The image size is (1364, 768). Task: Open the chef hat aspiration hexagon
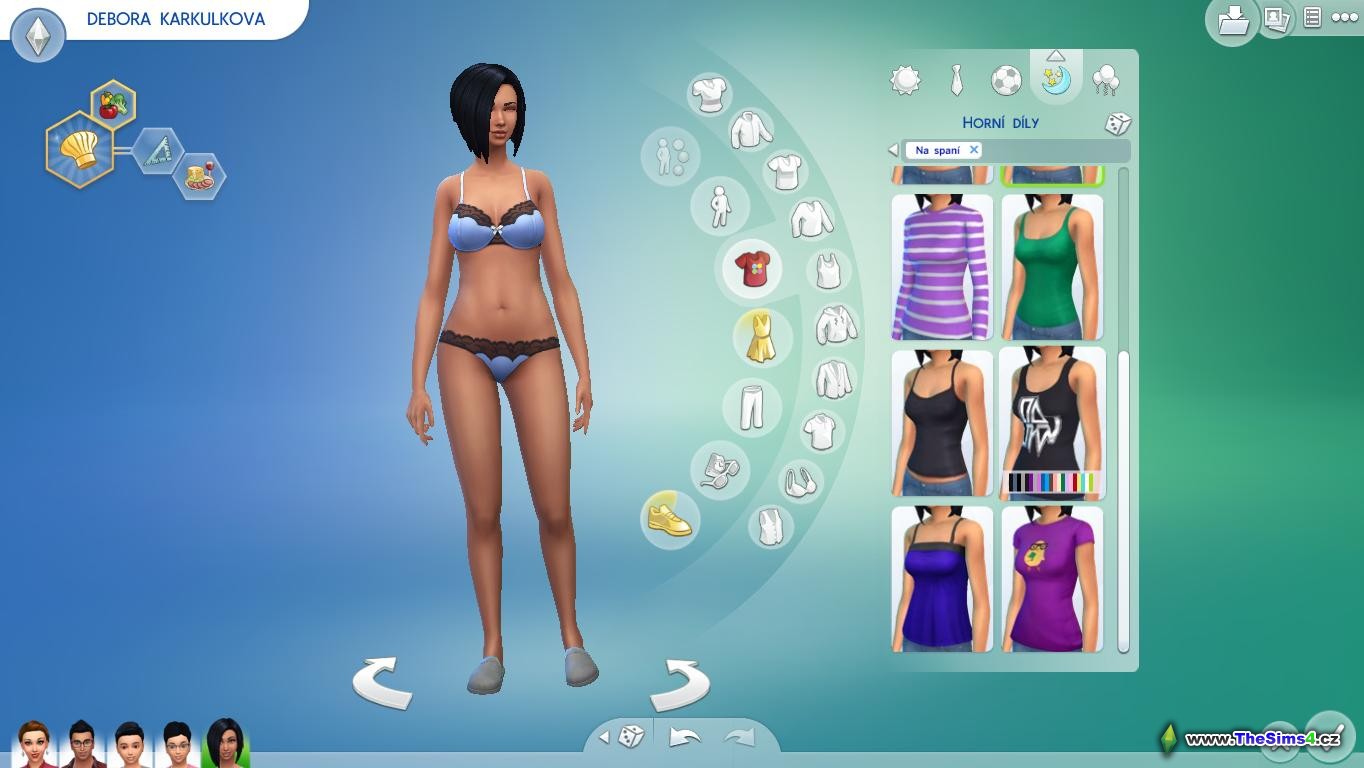tap(79, 150)
